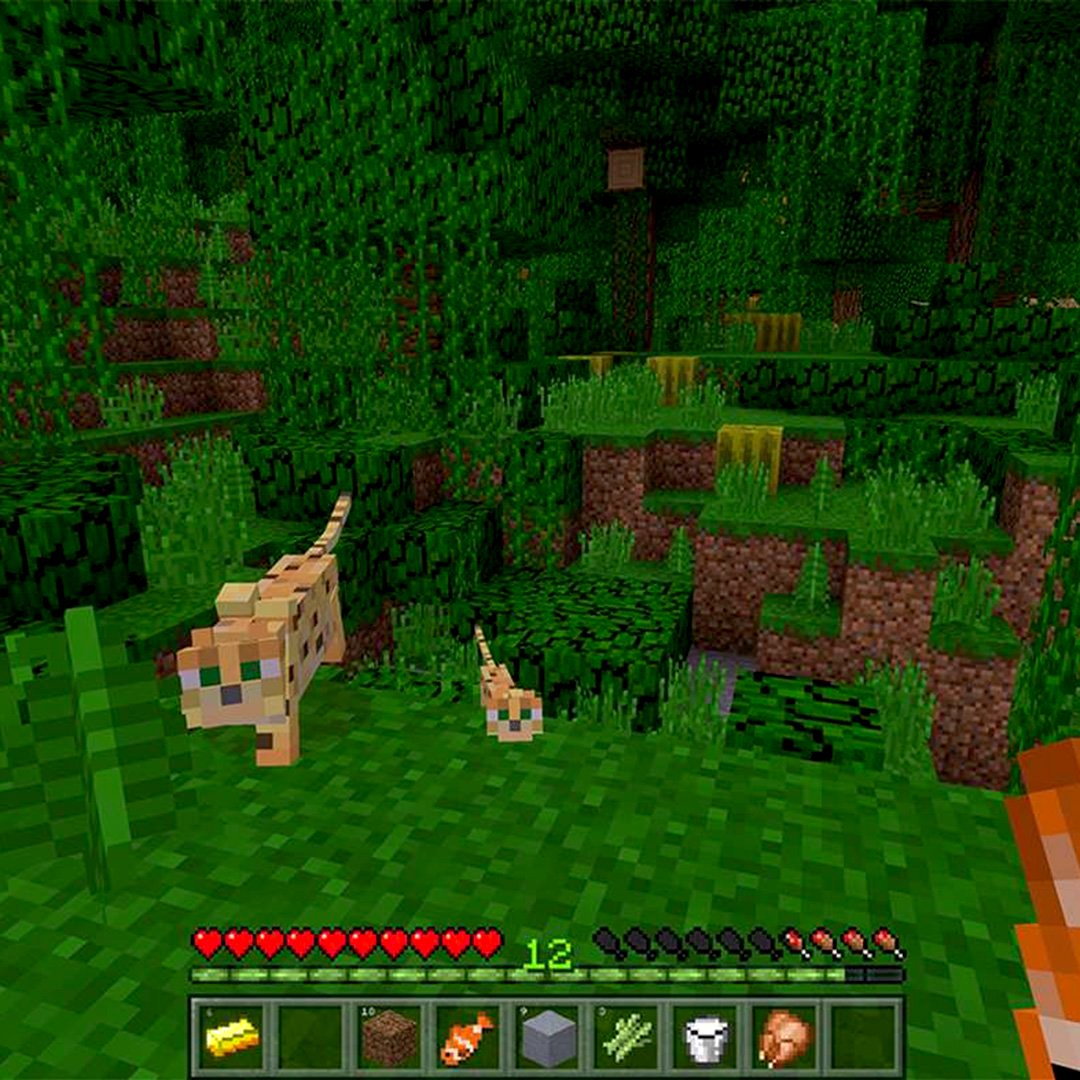Select the gold ingot hotbar slot
This screenshot has height=1080, width=1080.
232,1037
